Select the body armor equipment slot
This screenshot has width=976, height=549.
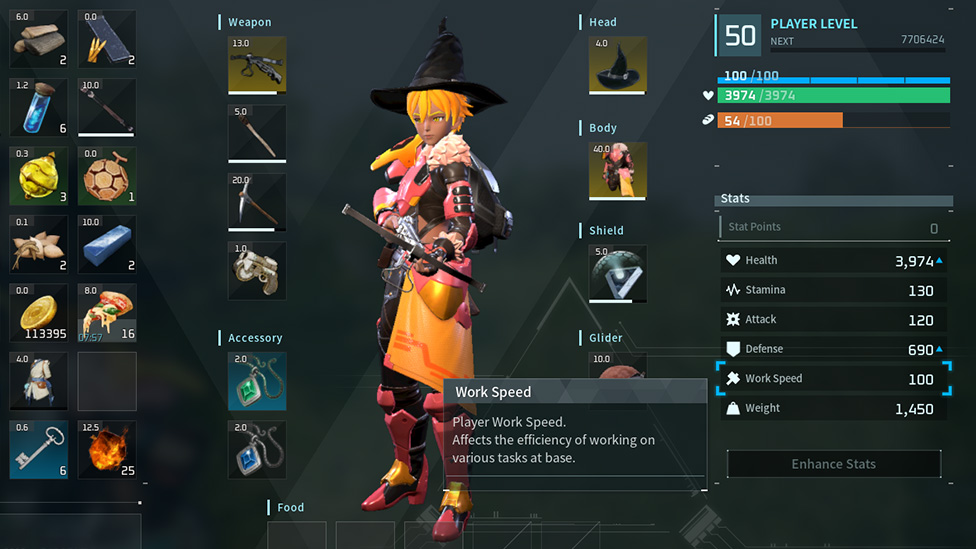point(618,171)
